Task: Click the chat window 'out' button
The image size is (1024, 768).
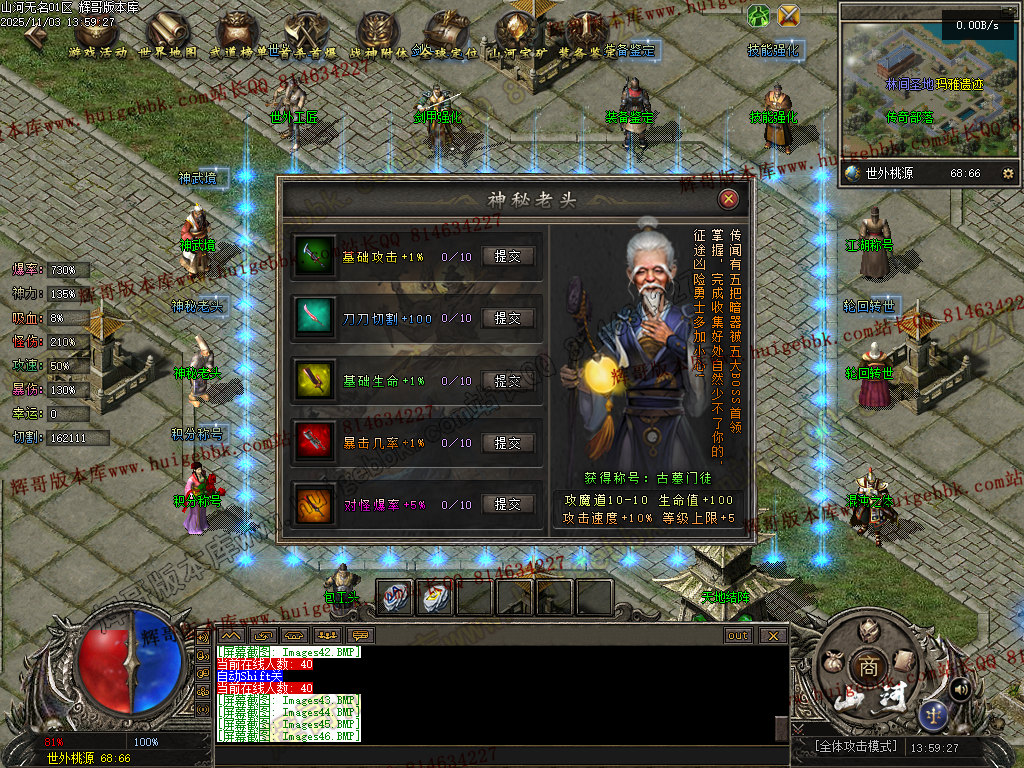Action: [x=738, y=635]
